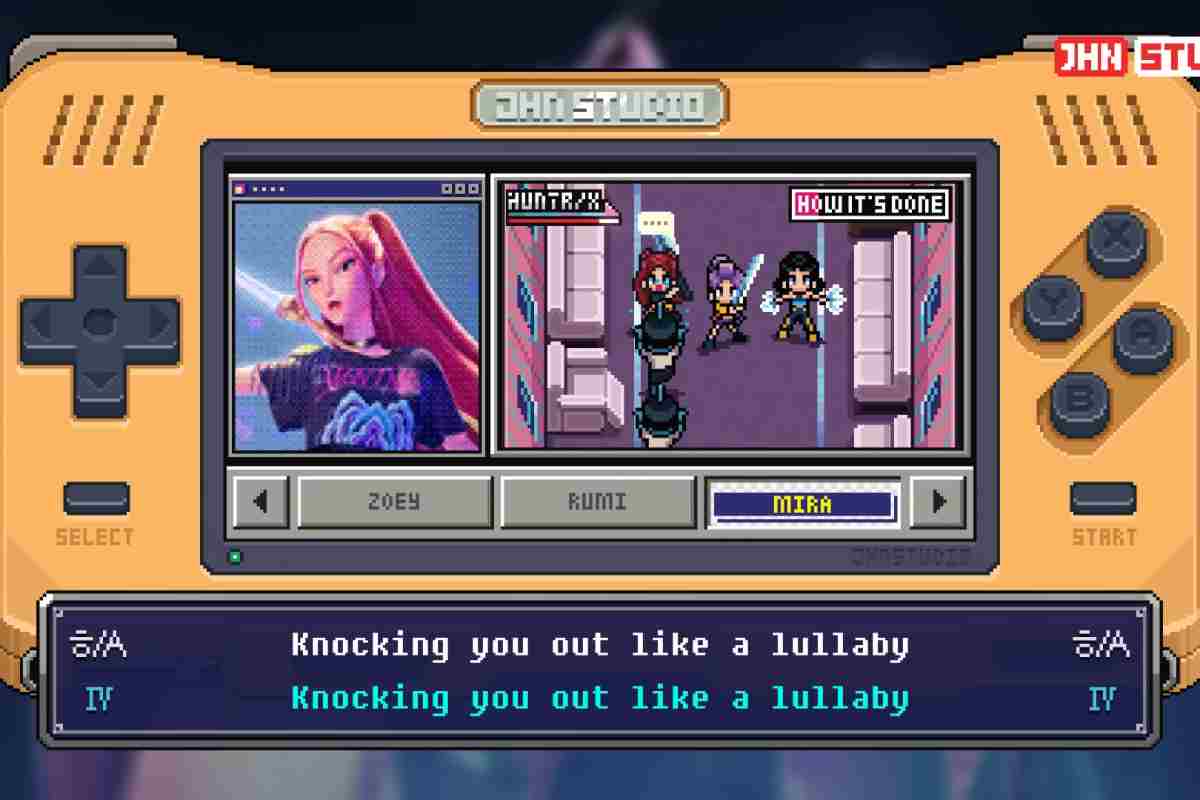Switch to the RUMI tab

(x=597, y=502)
